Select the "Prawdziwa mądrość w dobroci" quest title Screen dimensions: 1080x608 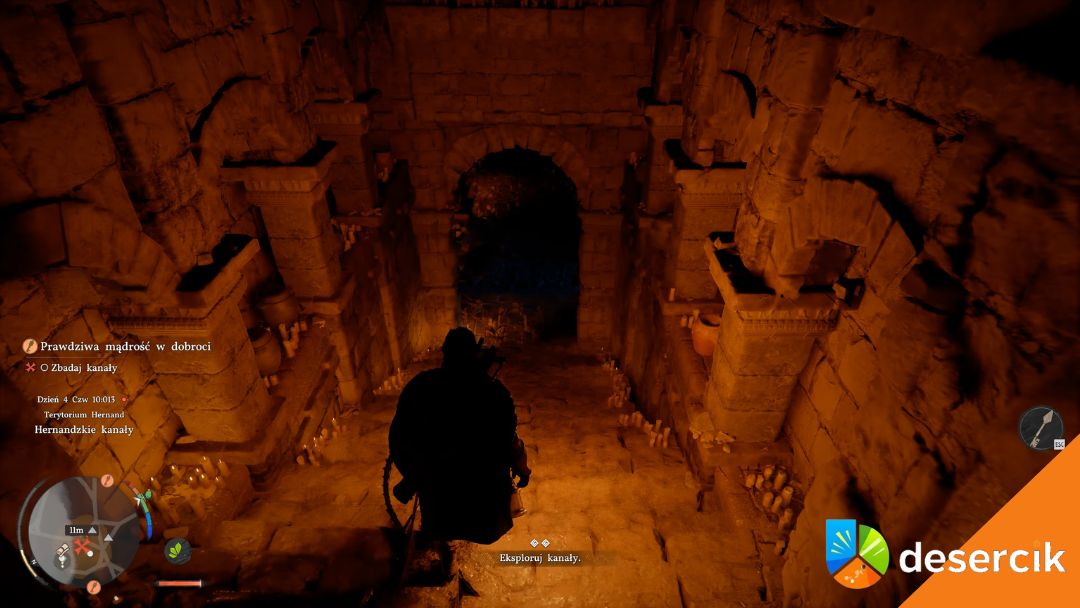(x=125, y=346)
